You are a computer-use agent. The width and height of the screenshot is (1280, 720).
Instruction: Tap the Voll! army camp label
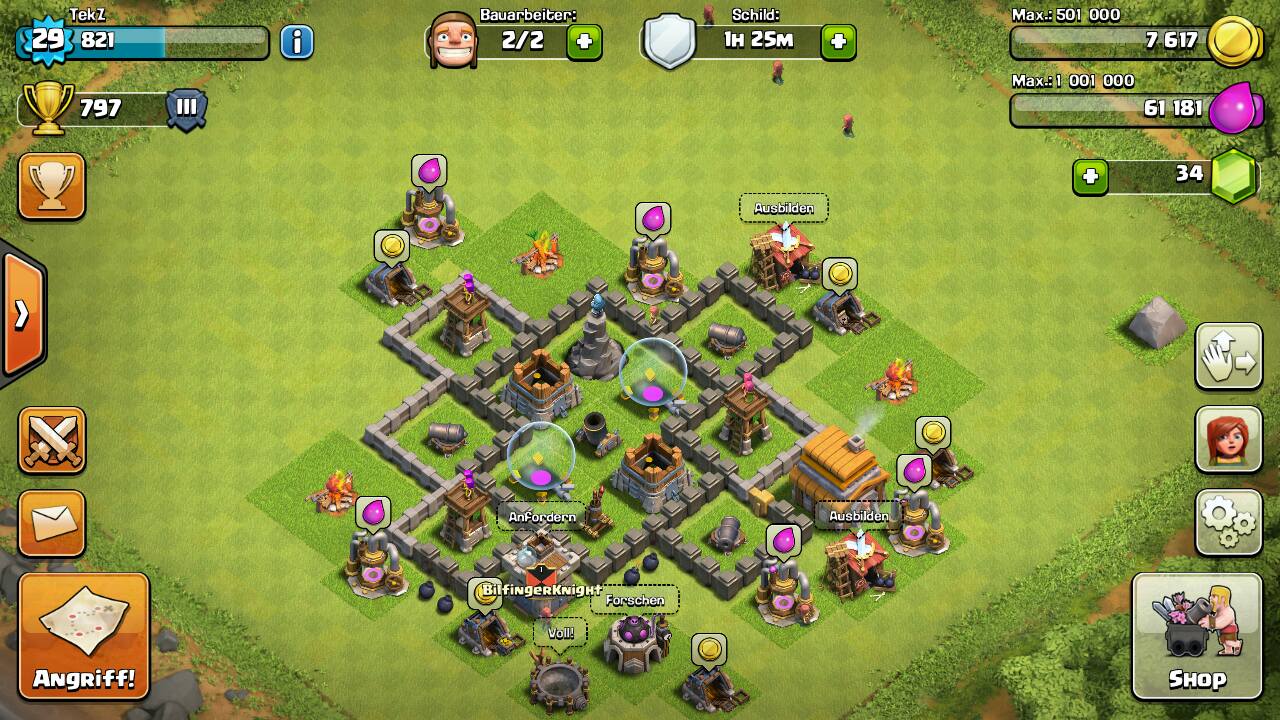[x=560, y=633]
